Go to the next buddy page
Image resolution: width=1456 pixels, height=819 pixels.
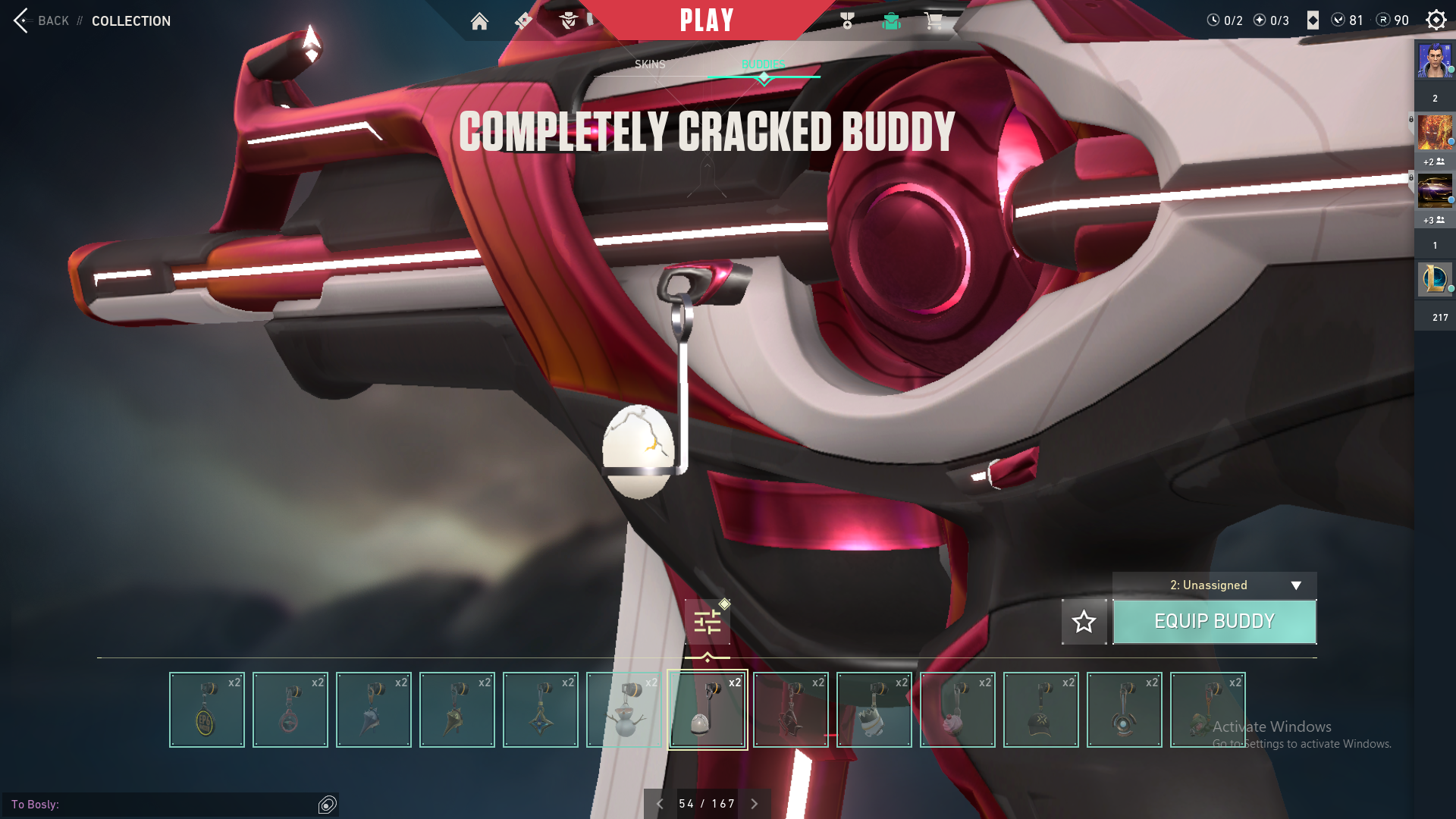tap(755, 804)
